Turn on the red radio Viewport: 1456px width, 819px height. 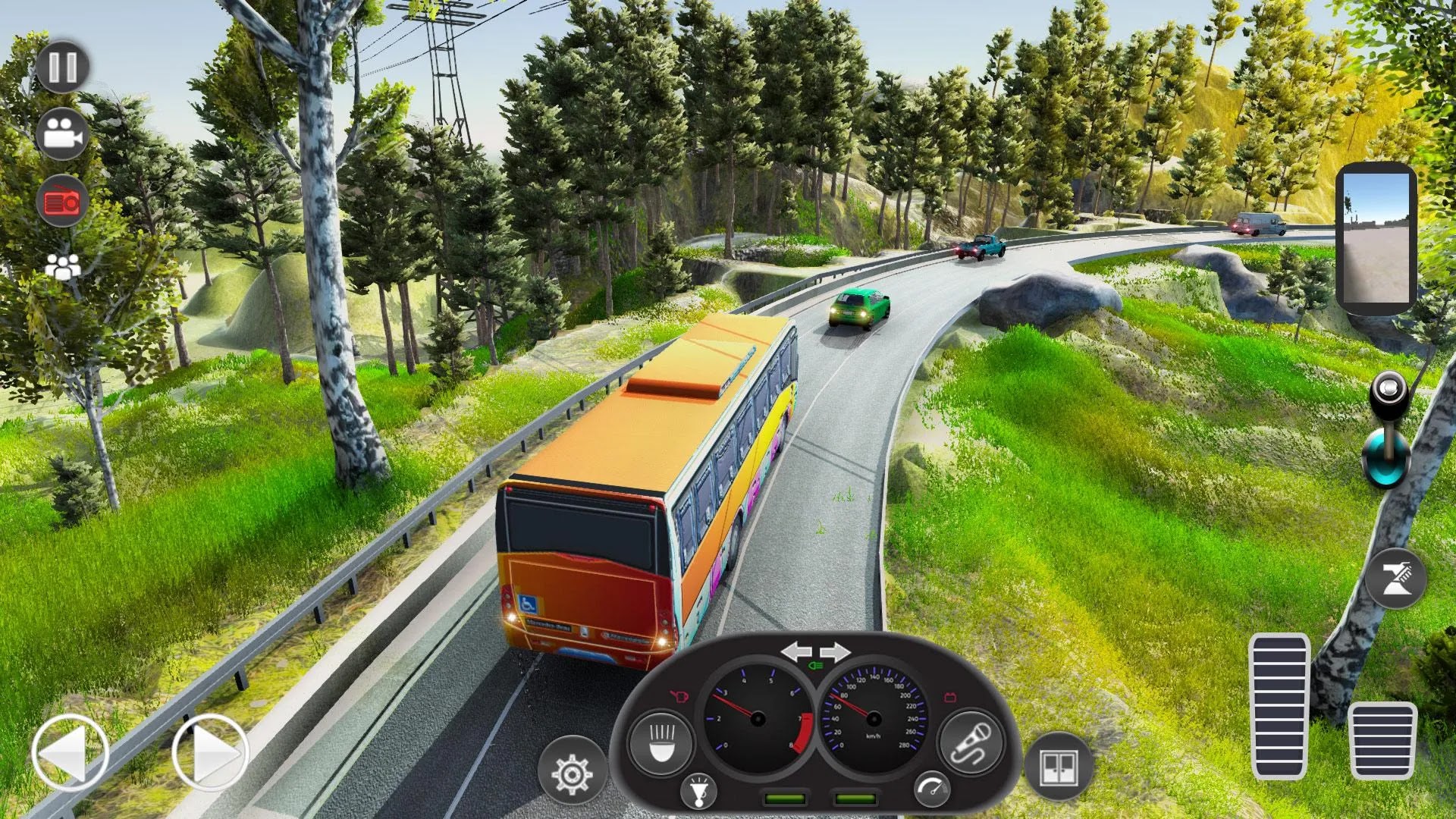click(x=62, y=202)
